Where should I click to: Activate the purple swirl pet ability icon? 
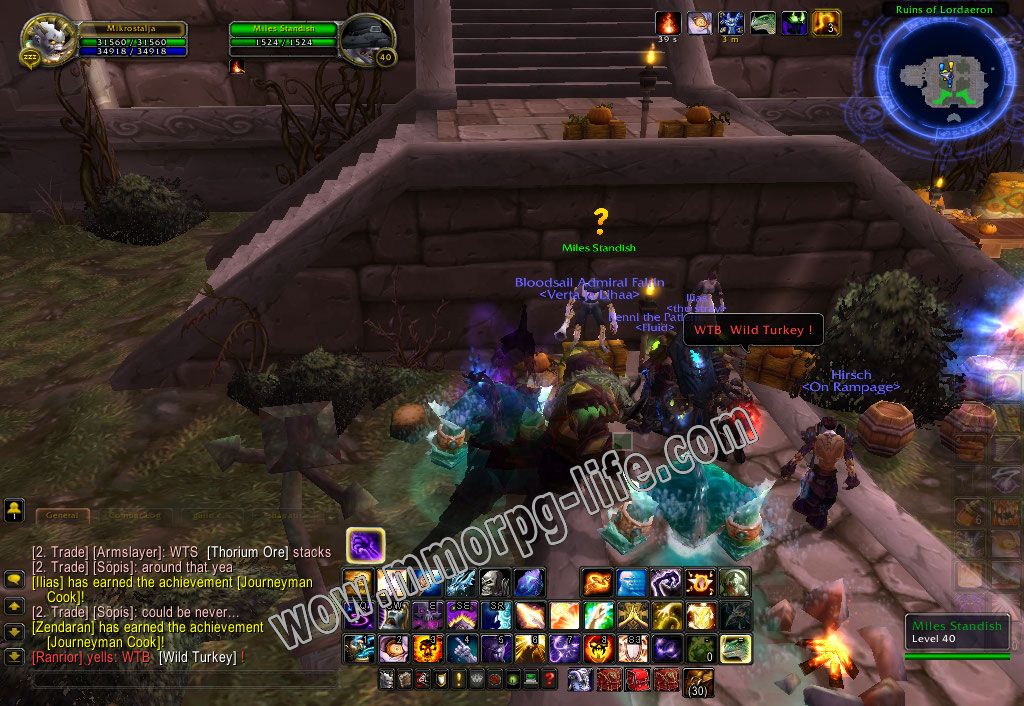coord(365,546)
